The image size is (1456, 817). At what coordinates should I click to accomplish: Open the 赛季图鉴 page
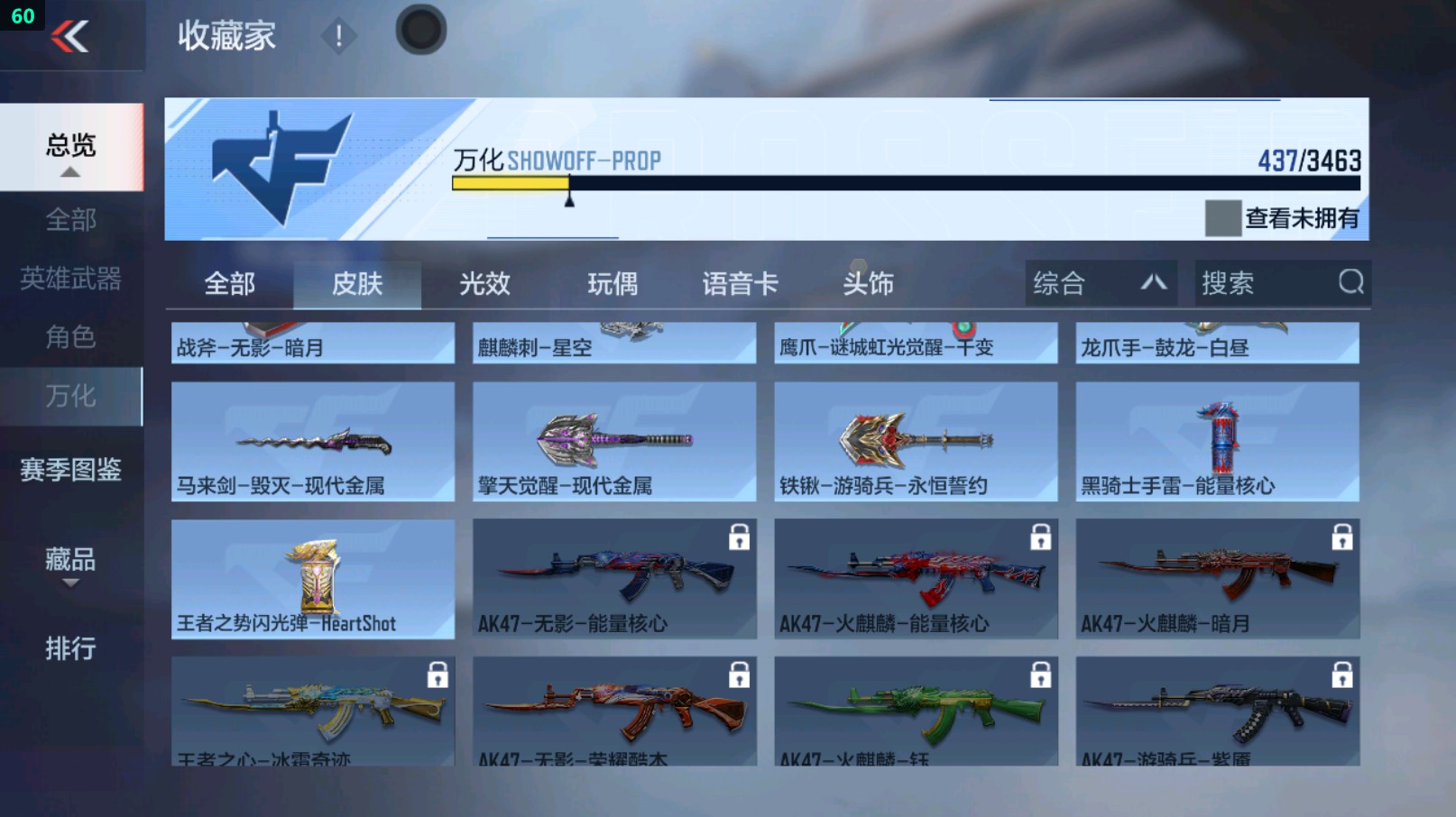(72, 469)
